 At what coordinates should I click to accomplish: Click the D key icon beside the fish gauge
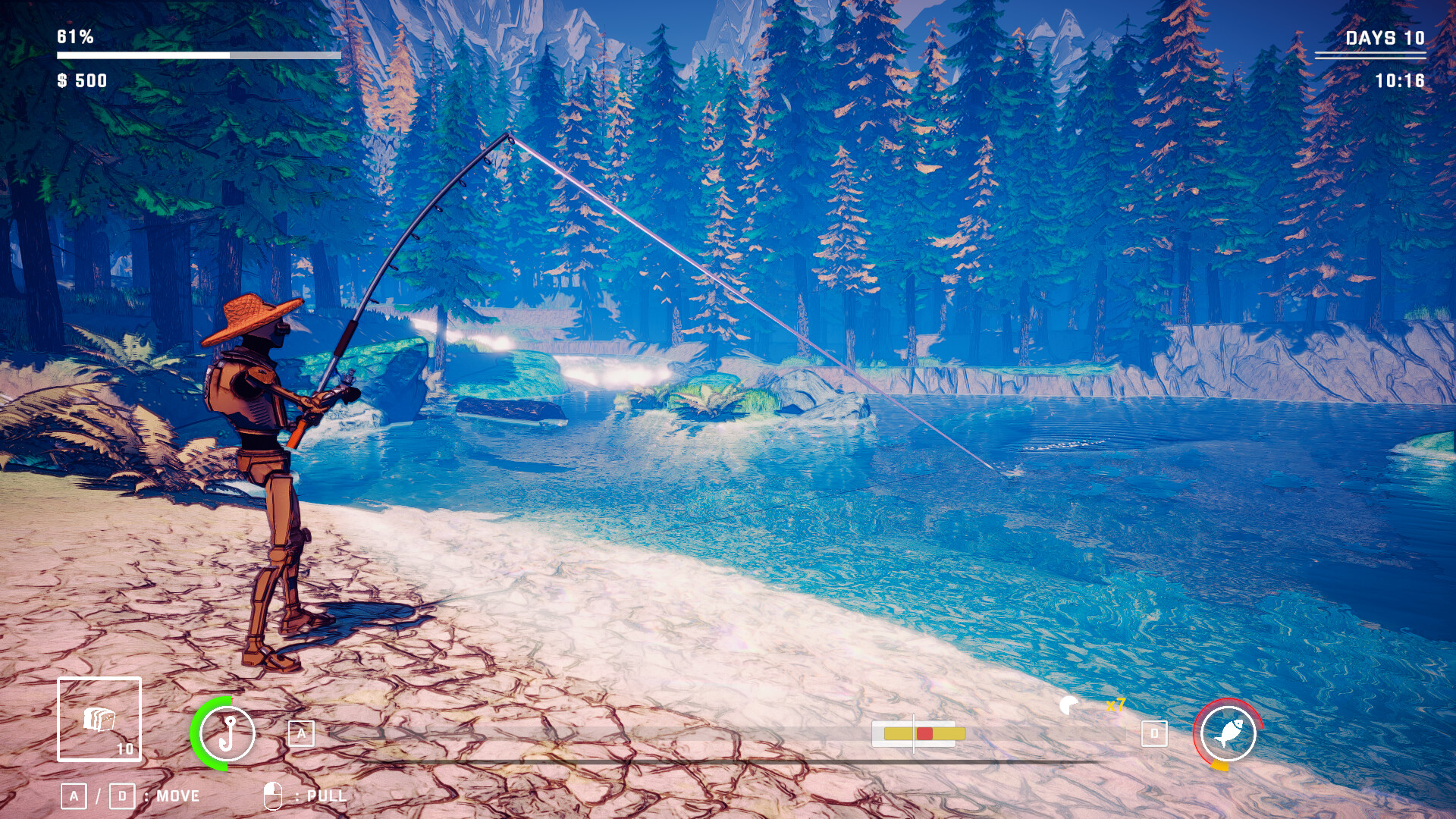(1153, 733)
